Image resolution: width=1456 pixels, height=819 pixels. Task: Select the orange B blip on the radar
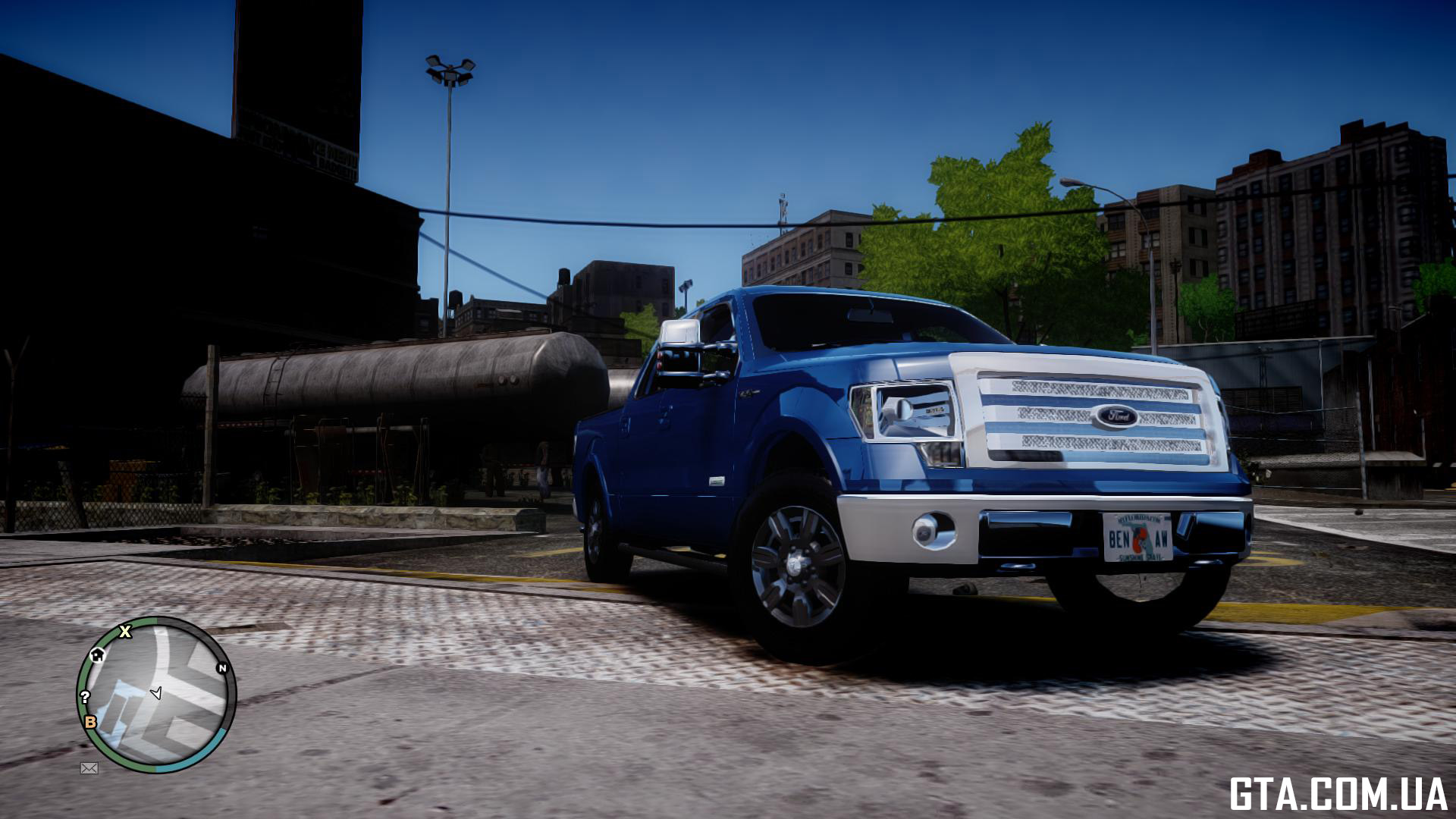[90, 722]
